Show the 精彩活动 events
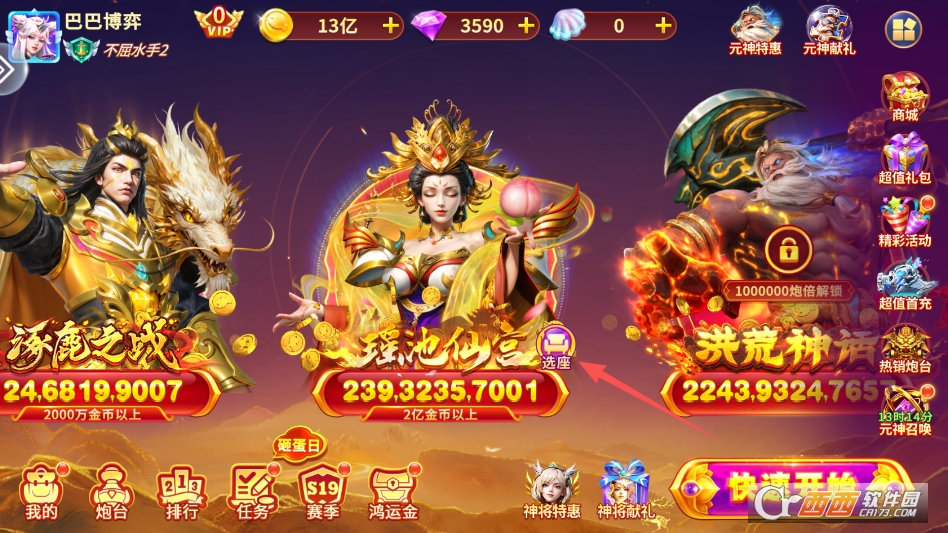 904,224
